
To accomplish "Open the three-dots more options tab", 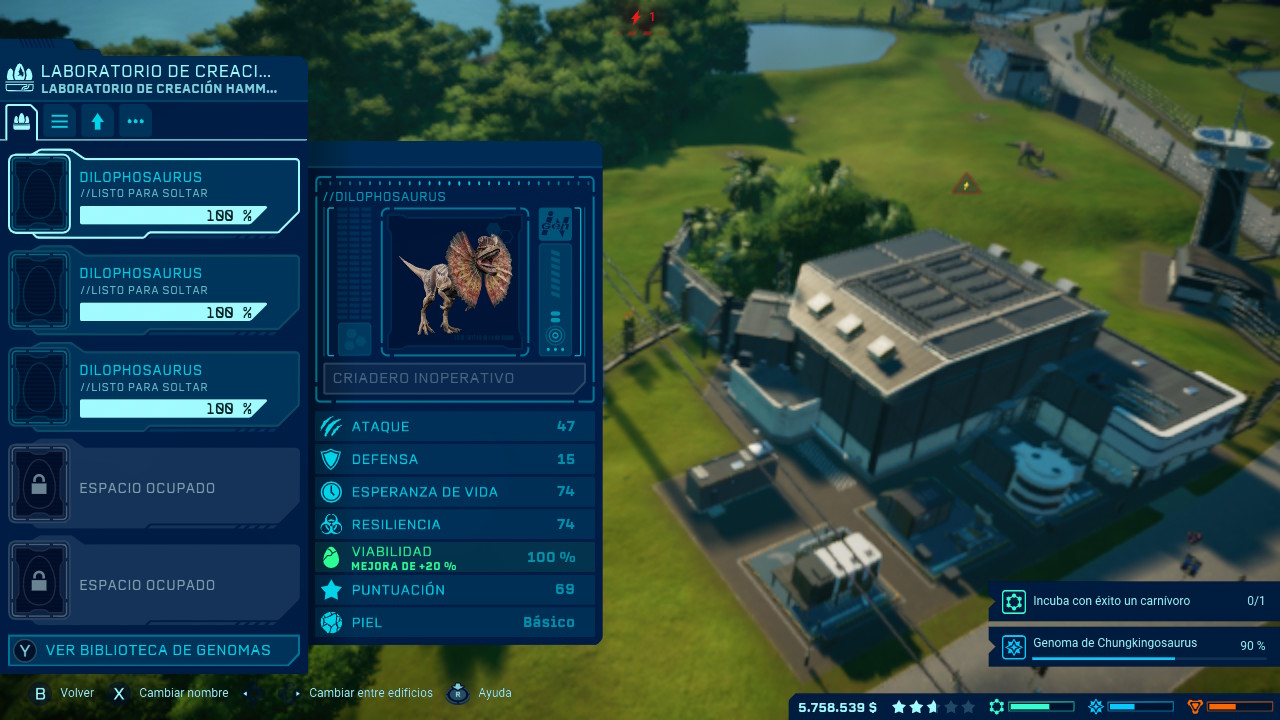I will tap(135, 122).
